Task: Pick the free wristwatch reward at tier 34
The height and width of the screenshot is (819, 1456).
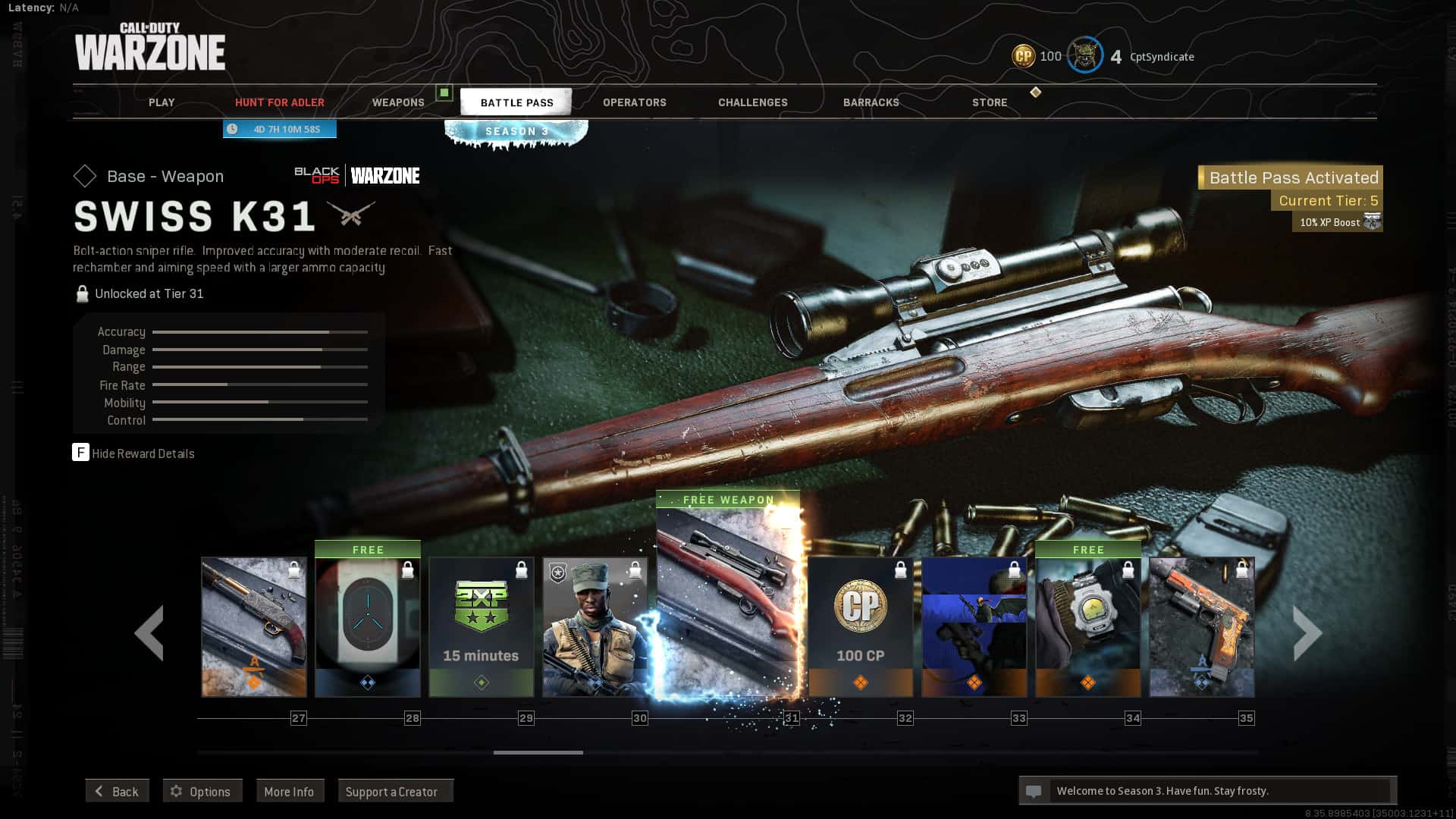Action: point(1088,626)
